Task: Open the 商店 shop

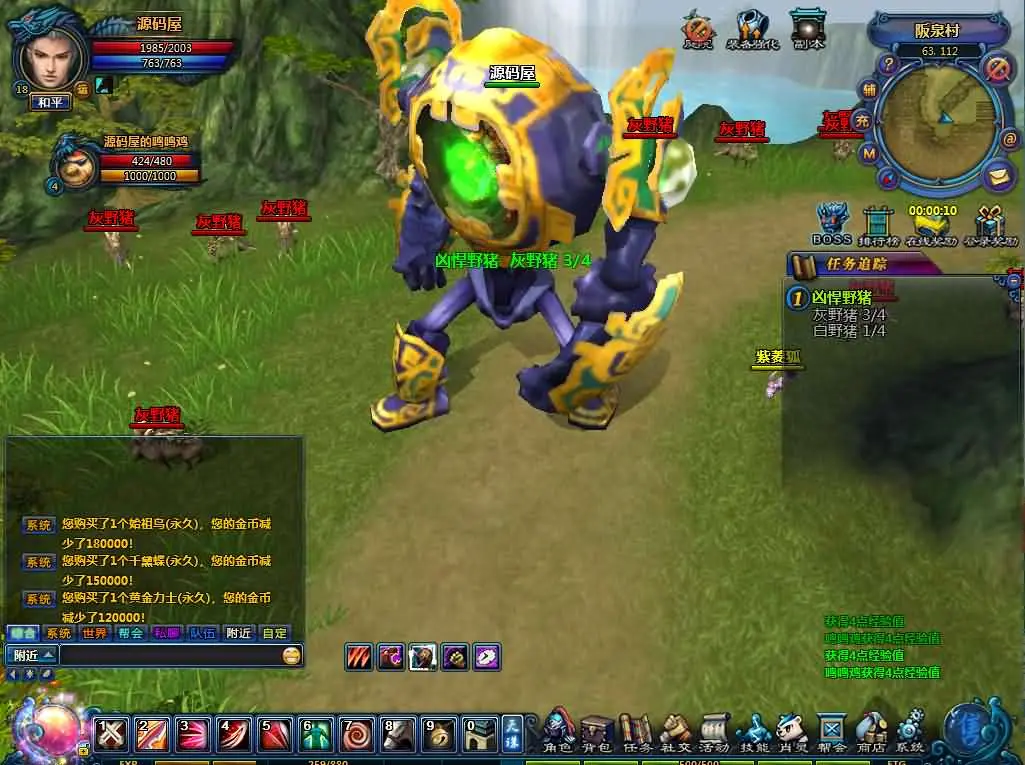Action: (x=871, y=732)
